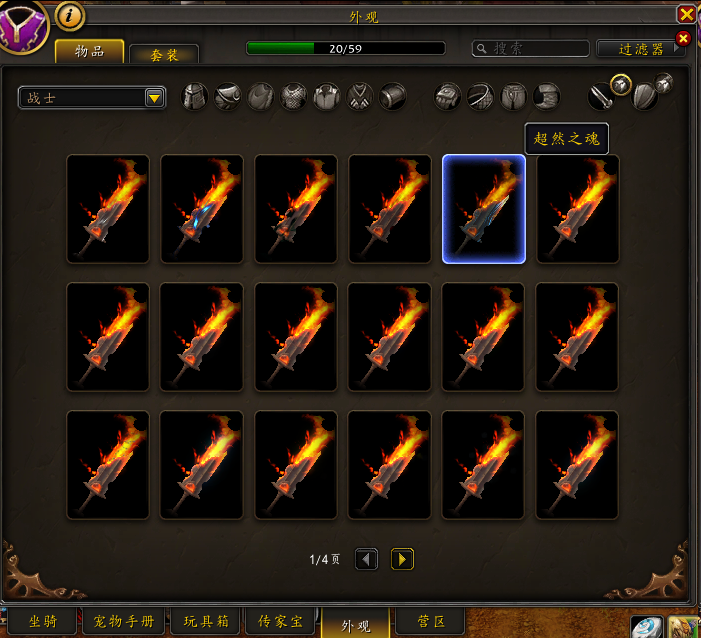Select the 外观 appearances bottom tab

pos(356,625)
